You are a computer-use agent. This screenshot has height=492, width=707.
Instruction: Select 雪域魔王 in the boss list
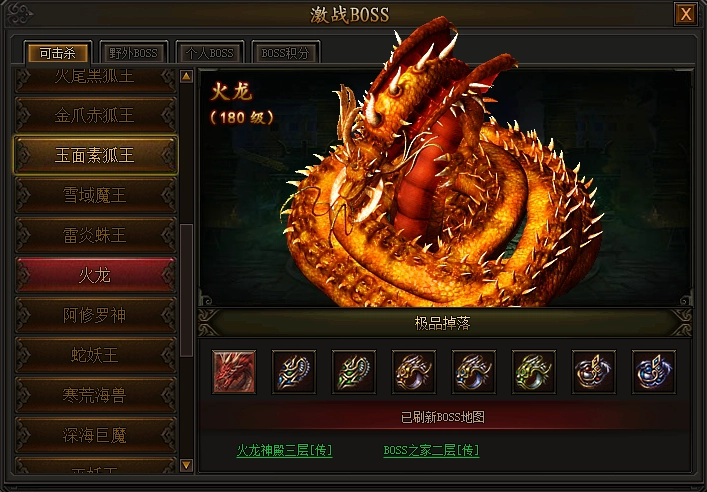coord(95,195)
